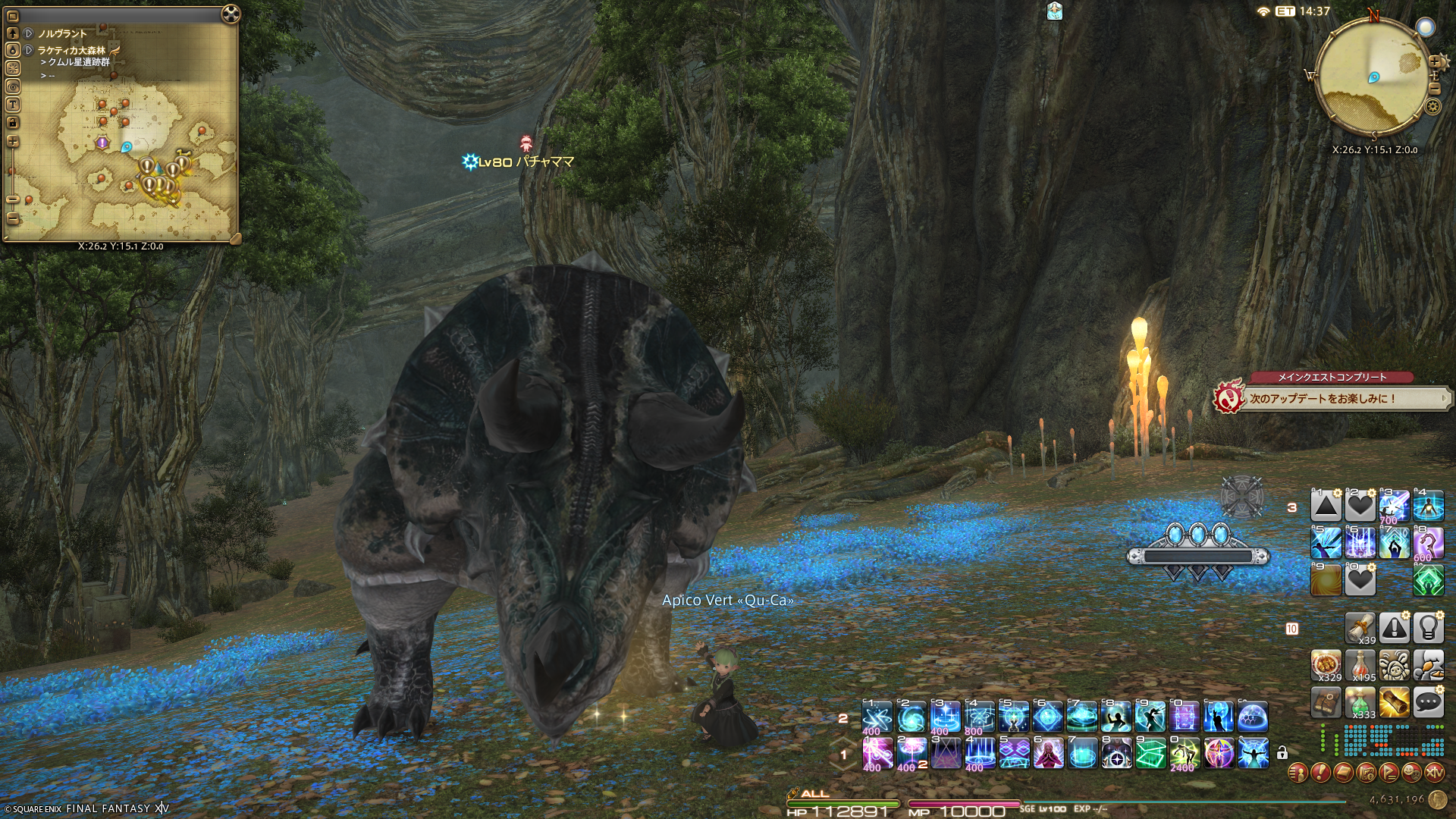This screenshot has width=1456, height=819.
Task: Use the x333 green potion slot
Action: [x=1360, y=703]
